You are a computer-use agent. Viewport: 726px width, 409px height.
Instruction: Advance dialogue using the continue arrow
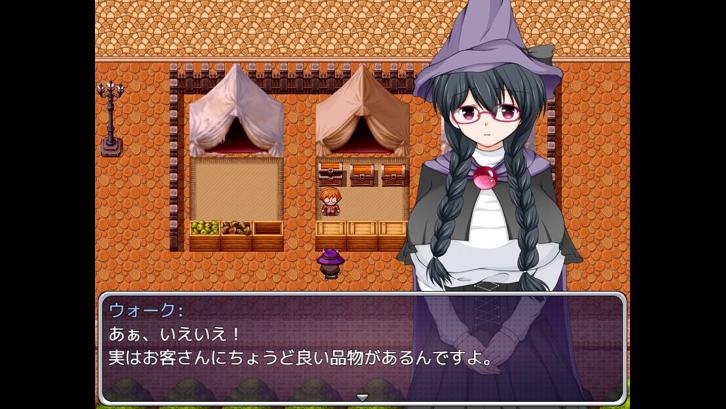363,397
